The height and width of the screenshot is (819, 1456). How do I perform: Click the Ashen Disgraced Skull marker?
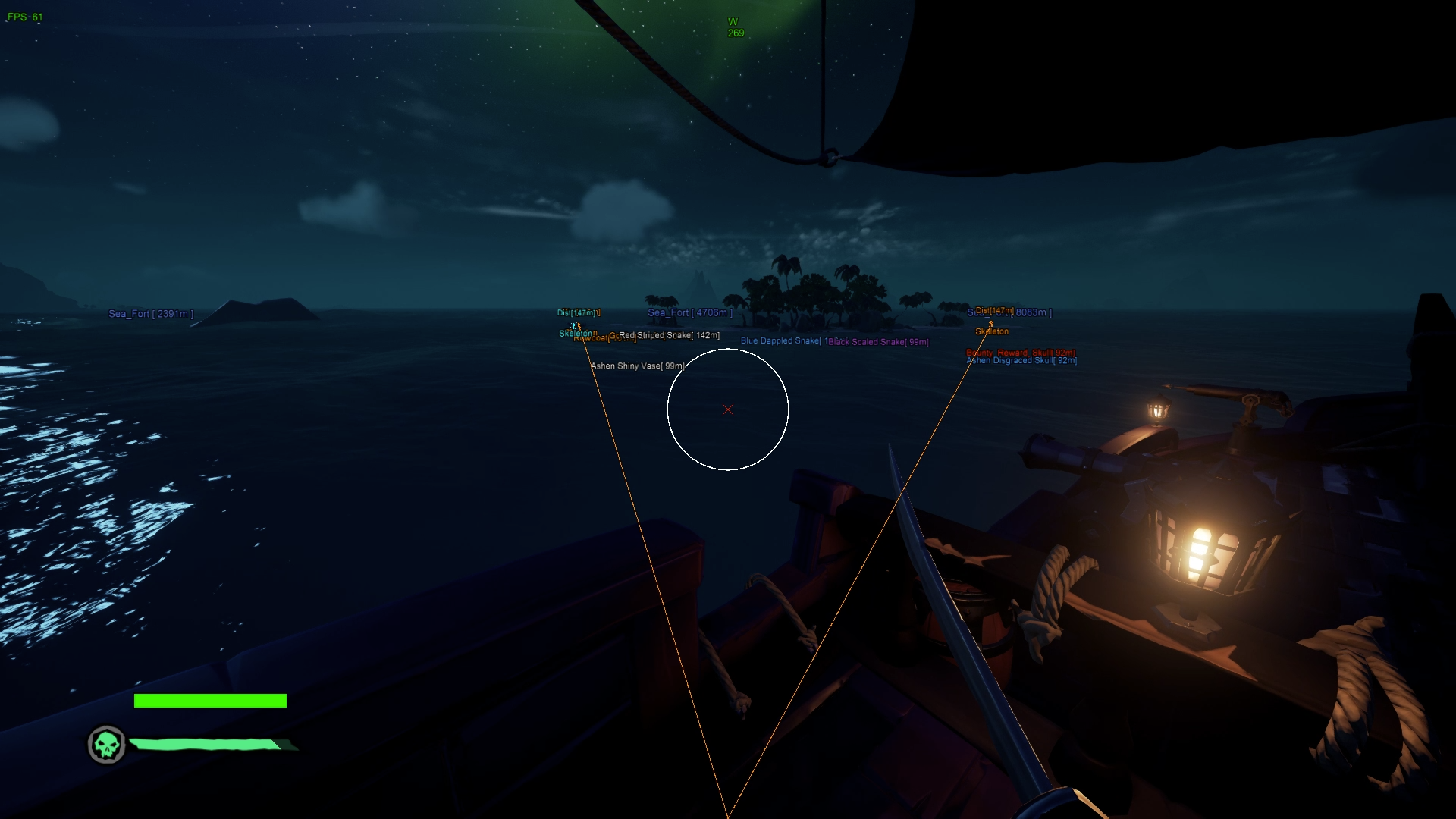[x=1024, y=361]
